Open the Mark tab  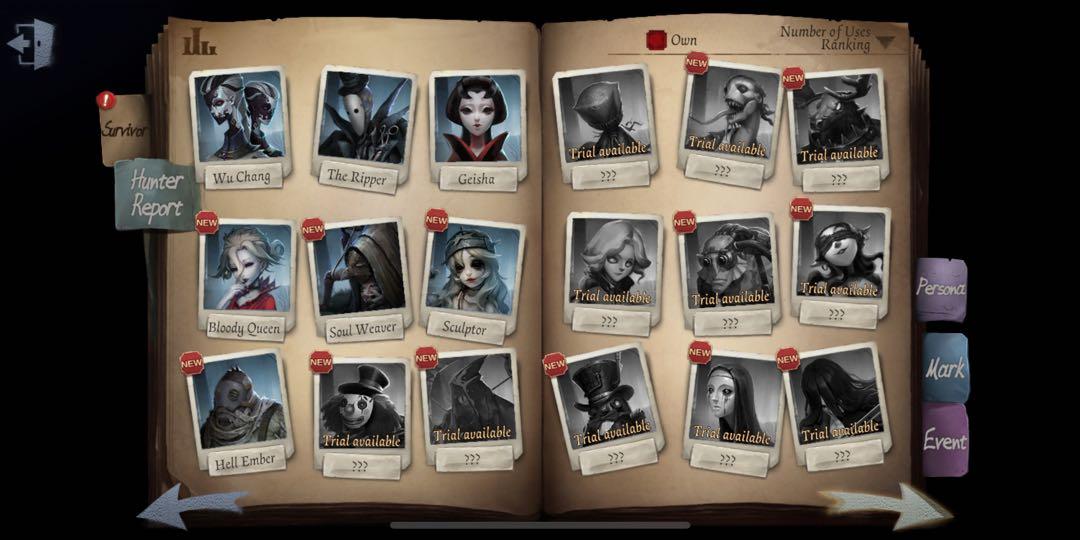944,368
